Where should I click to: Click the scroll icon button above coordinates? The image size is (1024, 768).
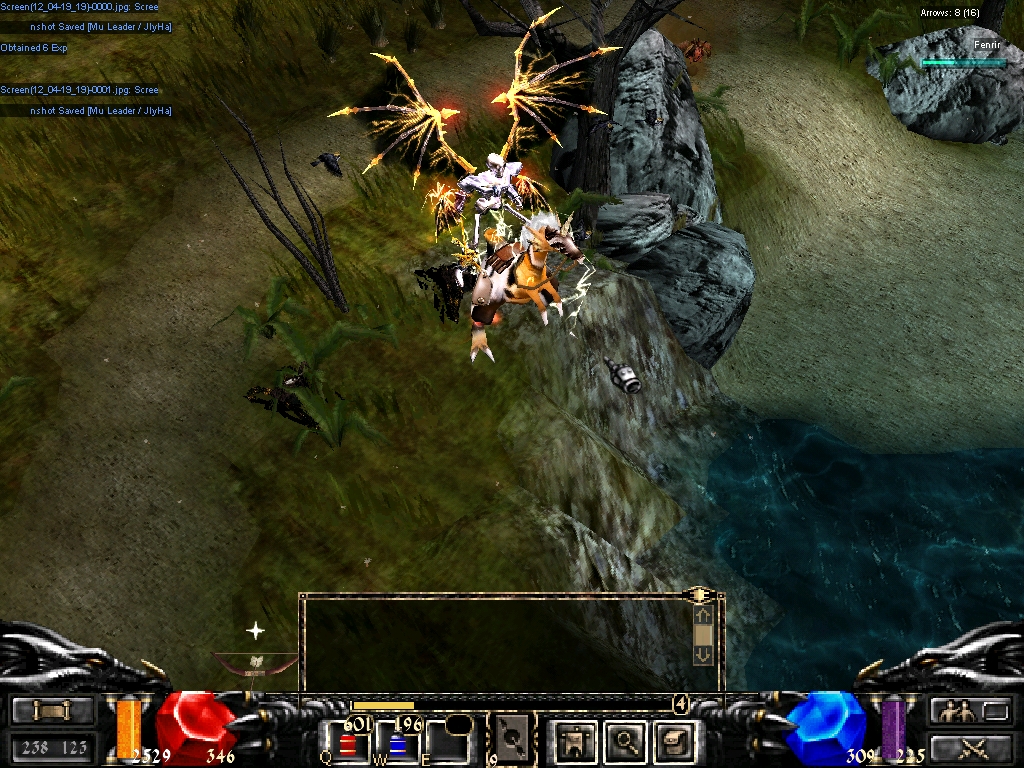52,711
